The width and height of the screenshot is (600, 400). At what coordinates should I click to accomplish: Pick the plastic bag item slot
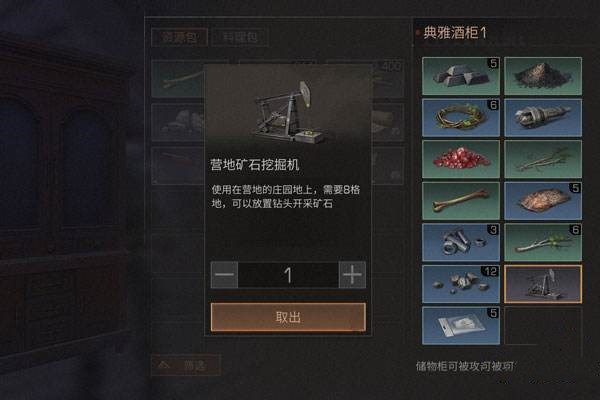[460, 325]
